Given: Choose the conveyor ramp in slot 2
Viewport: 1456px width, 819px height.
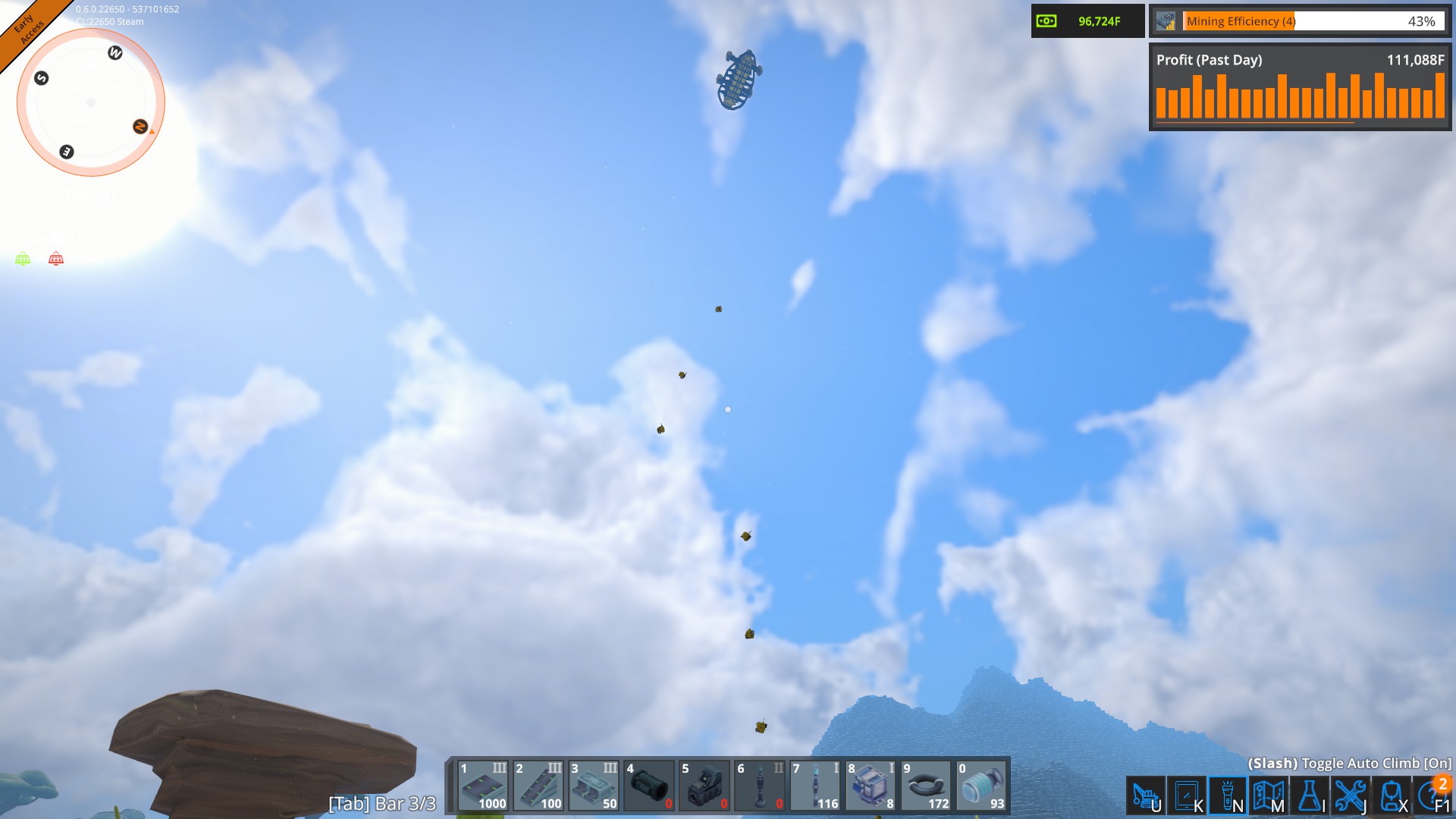Looking at the screenshot, I should 538,786.
